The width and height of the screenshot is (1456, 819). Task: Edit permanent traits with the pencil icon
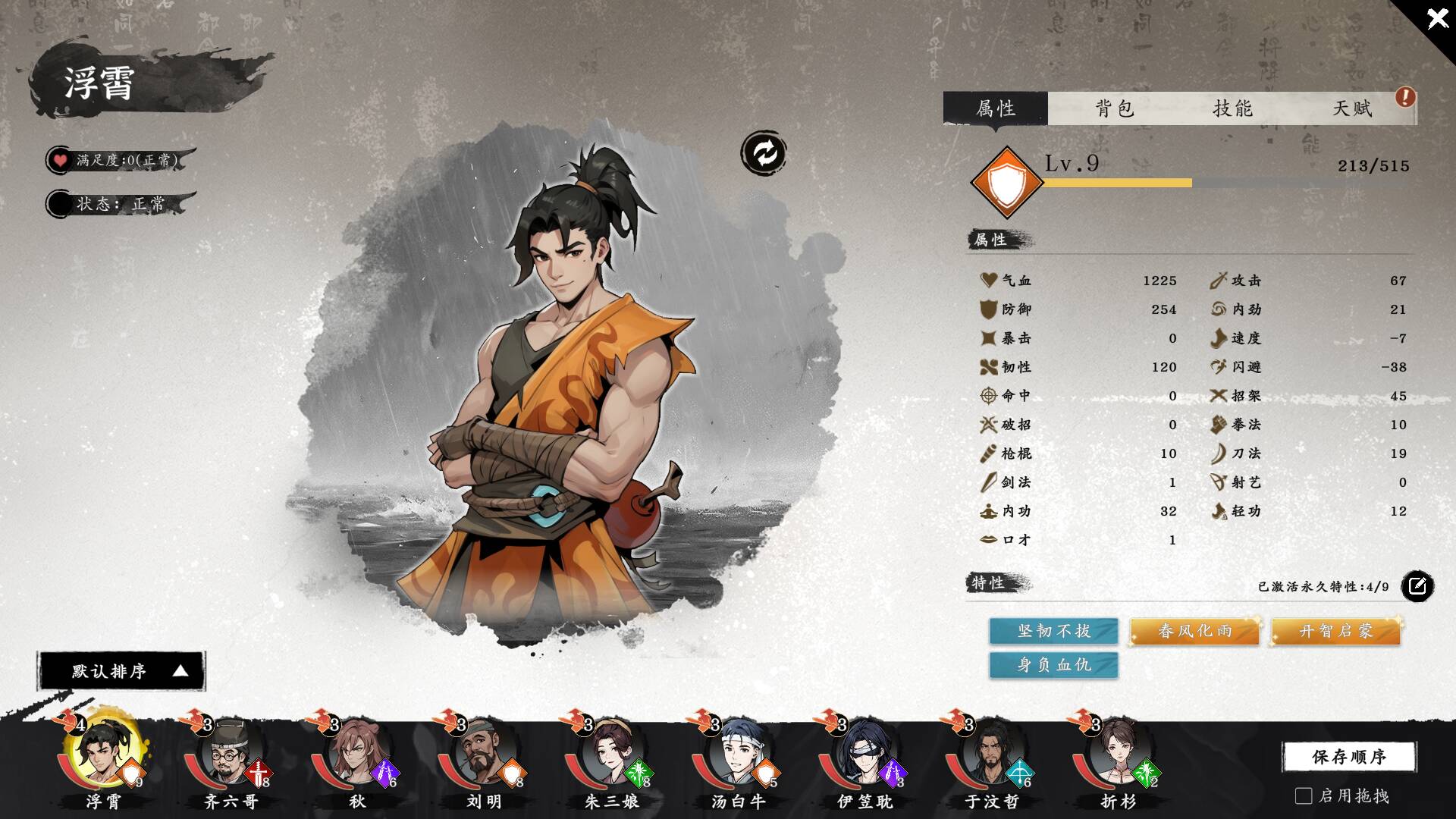click(x=1417, y=586)
